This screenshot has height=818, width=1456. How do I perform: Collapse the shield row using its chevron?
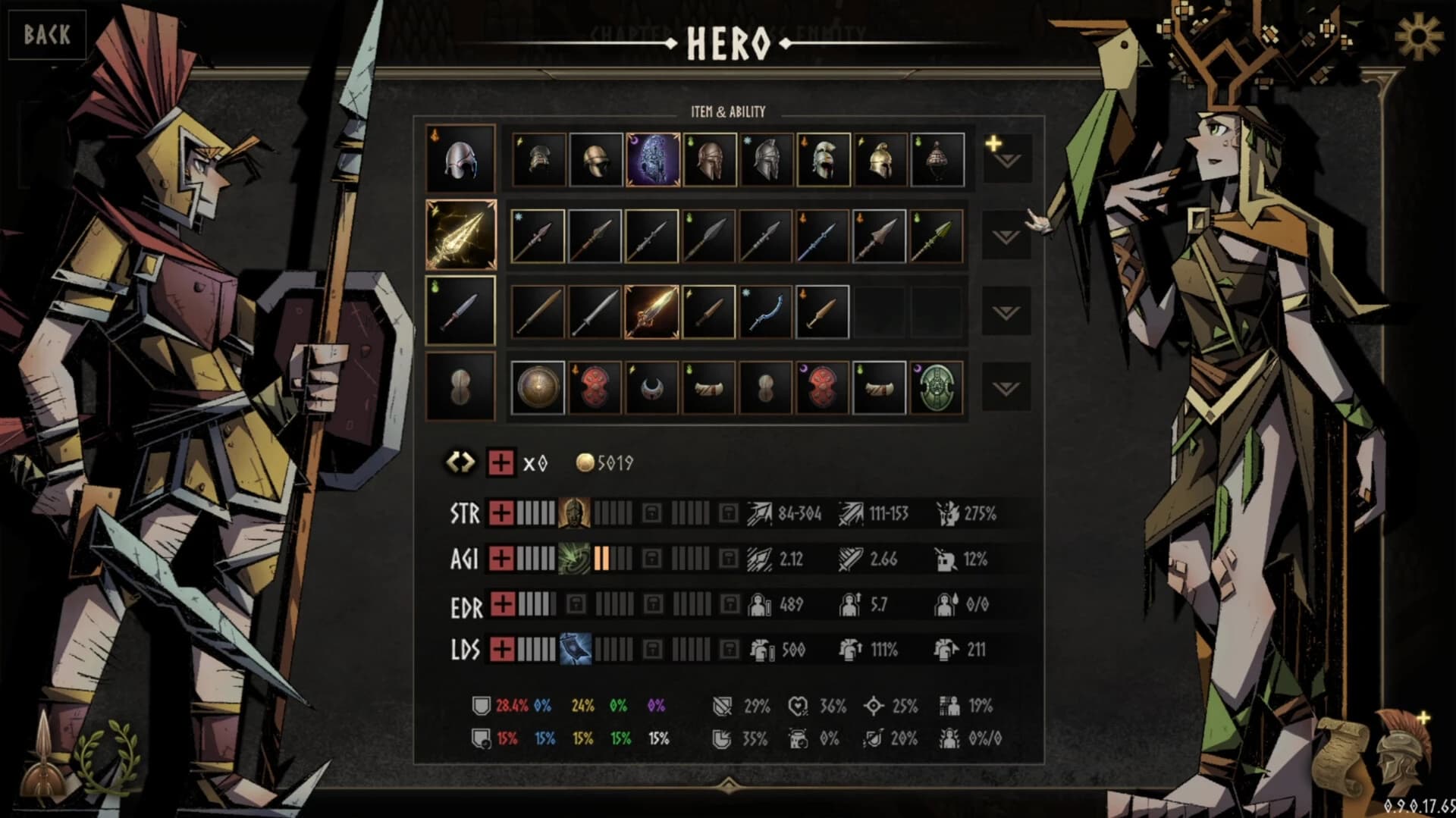[1008, 387]
